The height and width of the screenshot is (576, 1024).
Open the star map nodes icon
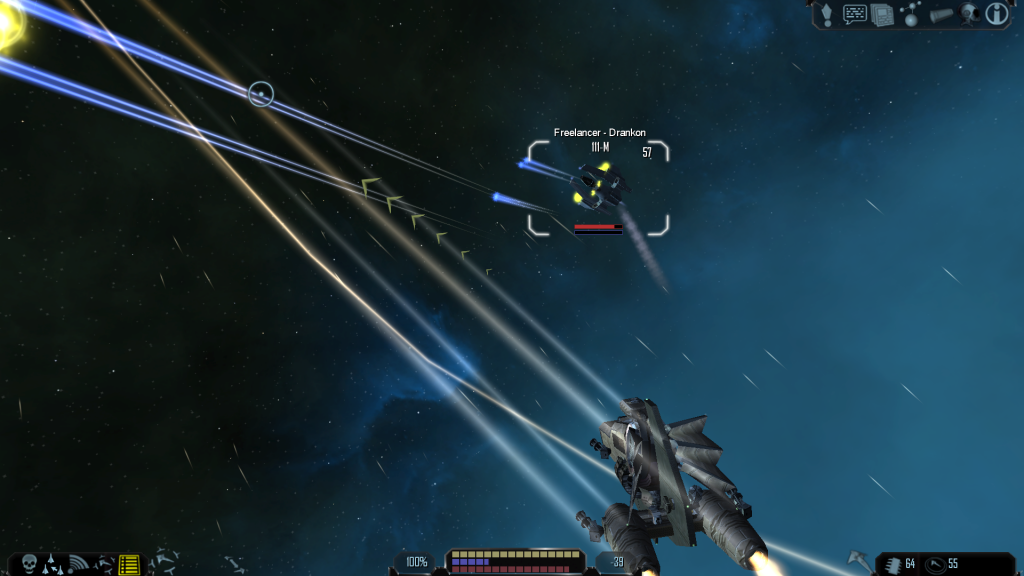[911, 14]
